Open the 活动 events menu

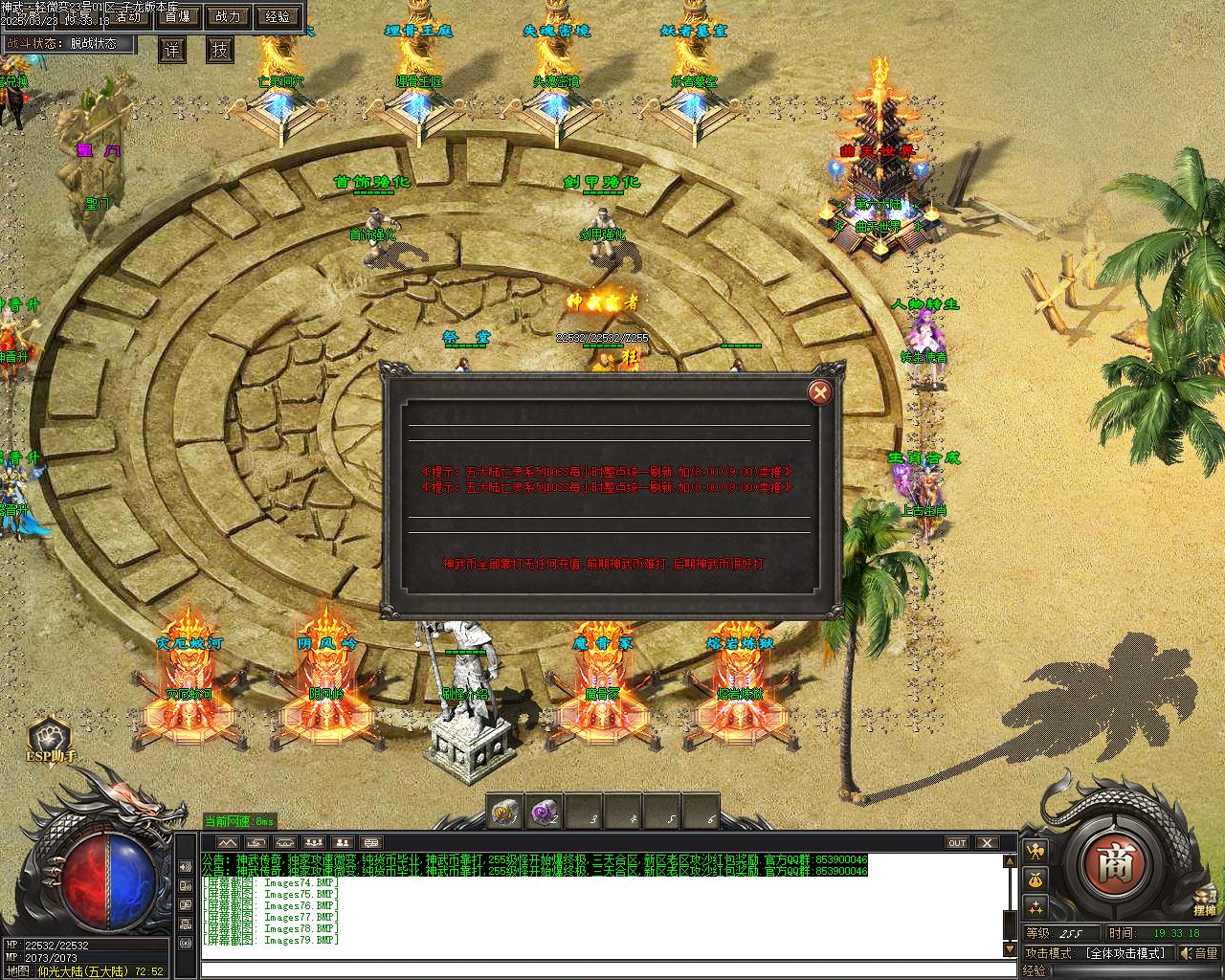(x=127, y=16)
